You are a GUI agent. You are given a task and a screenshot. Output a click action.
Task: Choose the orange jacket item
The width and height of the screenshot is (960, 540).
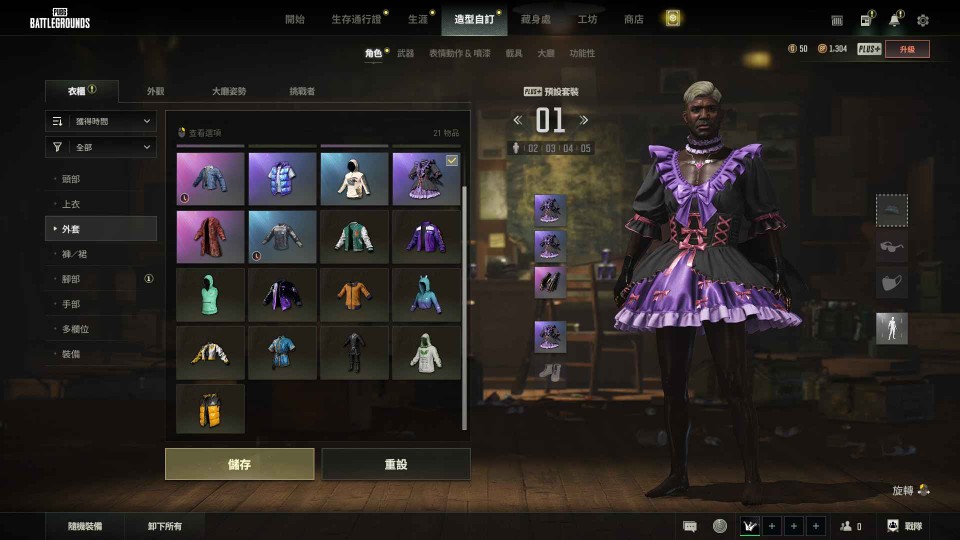point(354,294)
